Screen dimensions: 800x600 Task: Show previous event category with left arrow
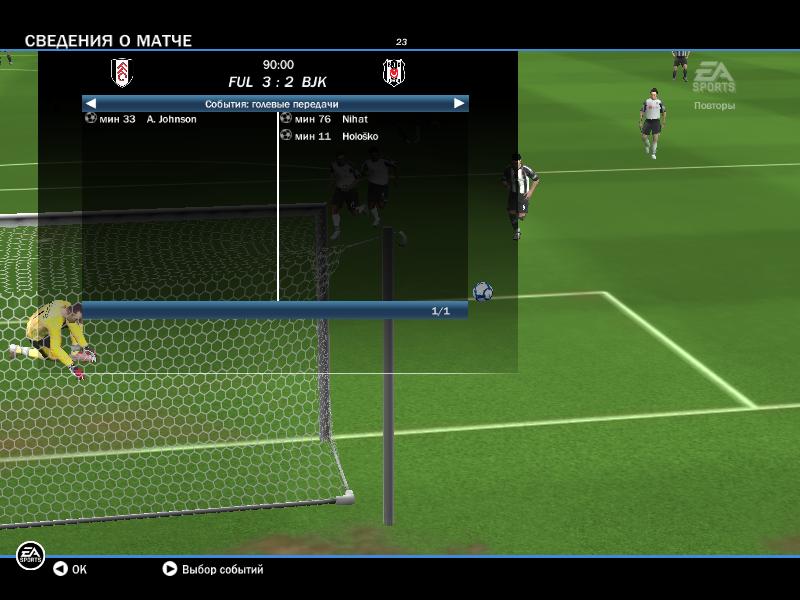click(x=91, y=103)
